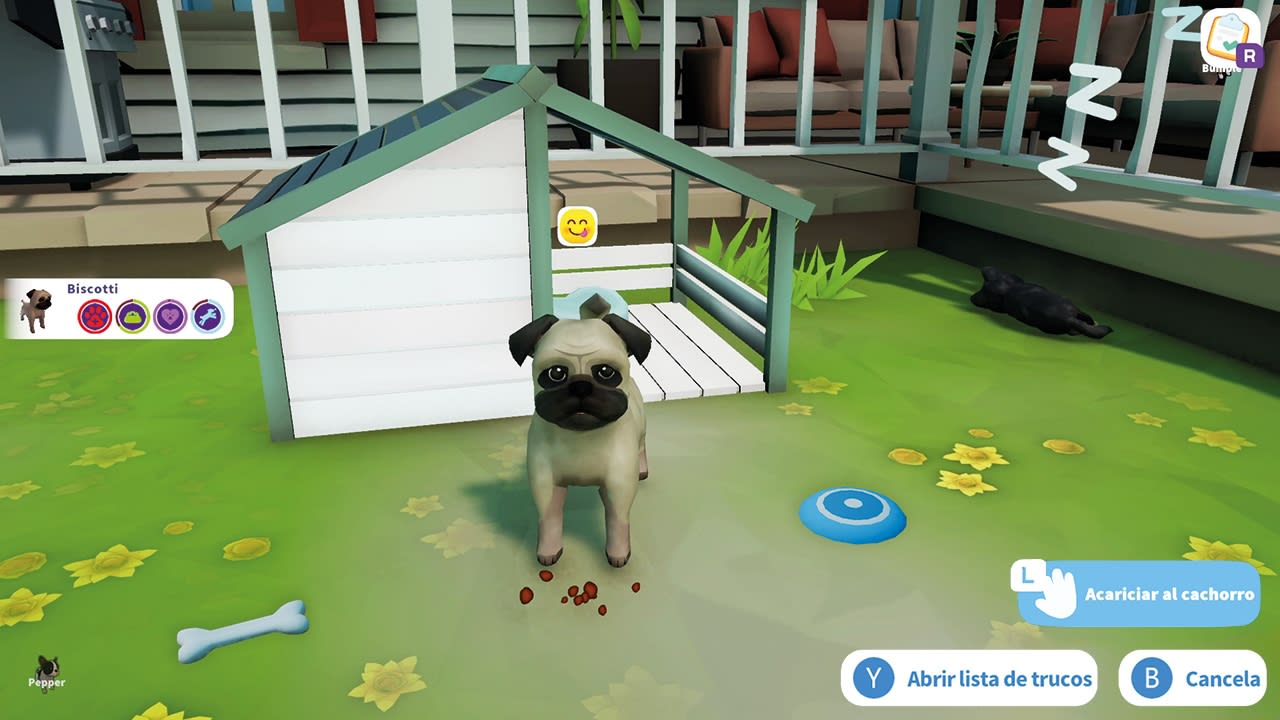Open 'Abrir lista de trucos'
This screenshot has width=1280, height=720.
pos(1000,677)
